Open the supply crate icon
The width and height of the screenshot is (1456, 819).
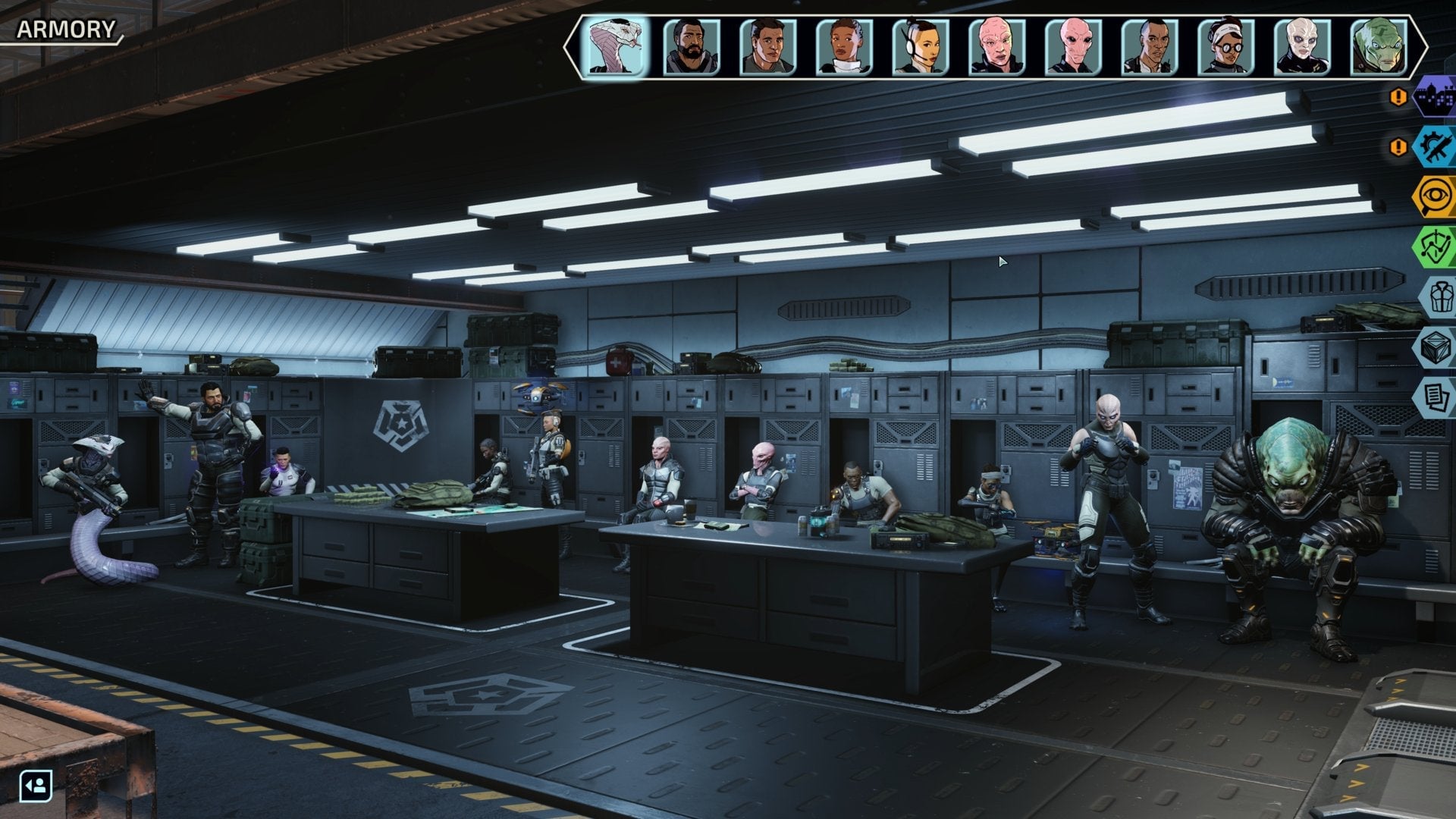pyautogui.click(x=1436, y=347)
